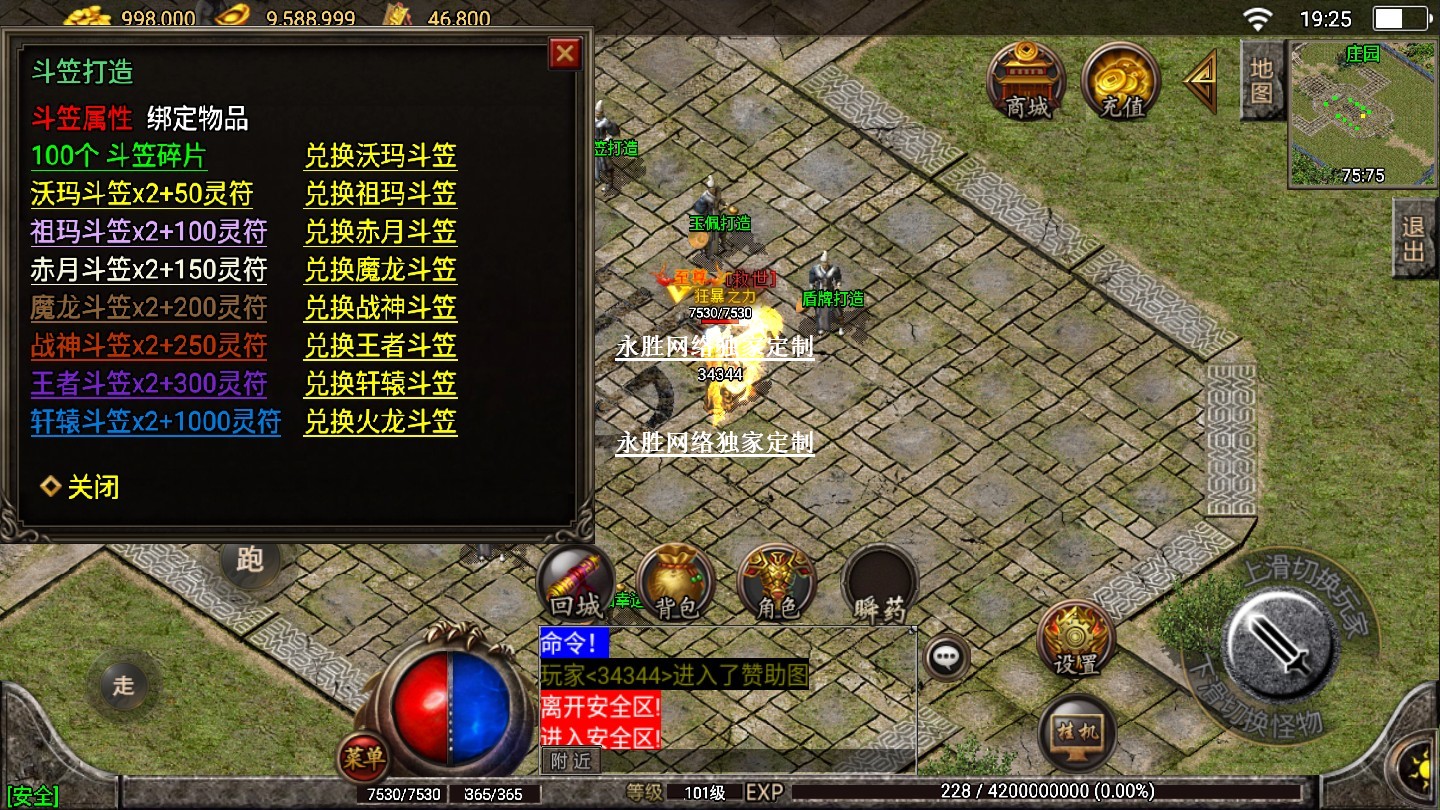Open the 角色 character sheet icon
The width and height of the screenshot is (1440, 810).
point(777,584)
